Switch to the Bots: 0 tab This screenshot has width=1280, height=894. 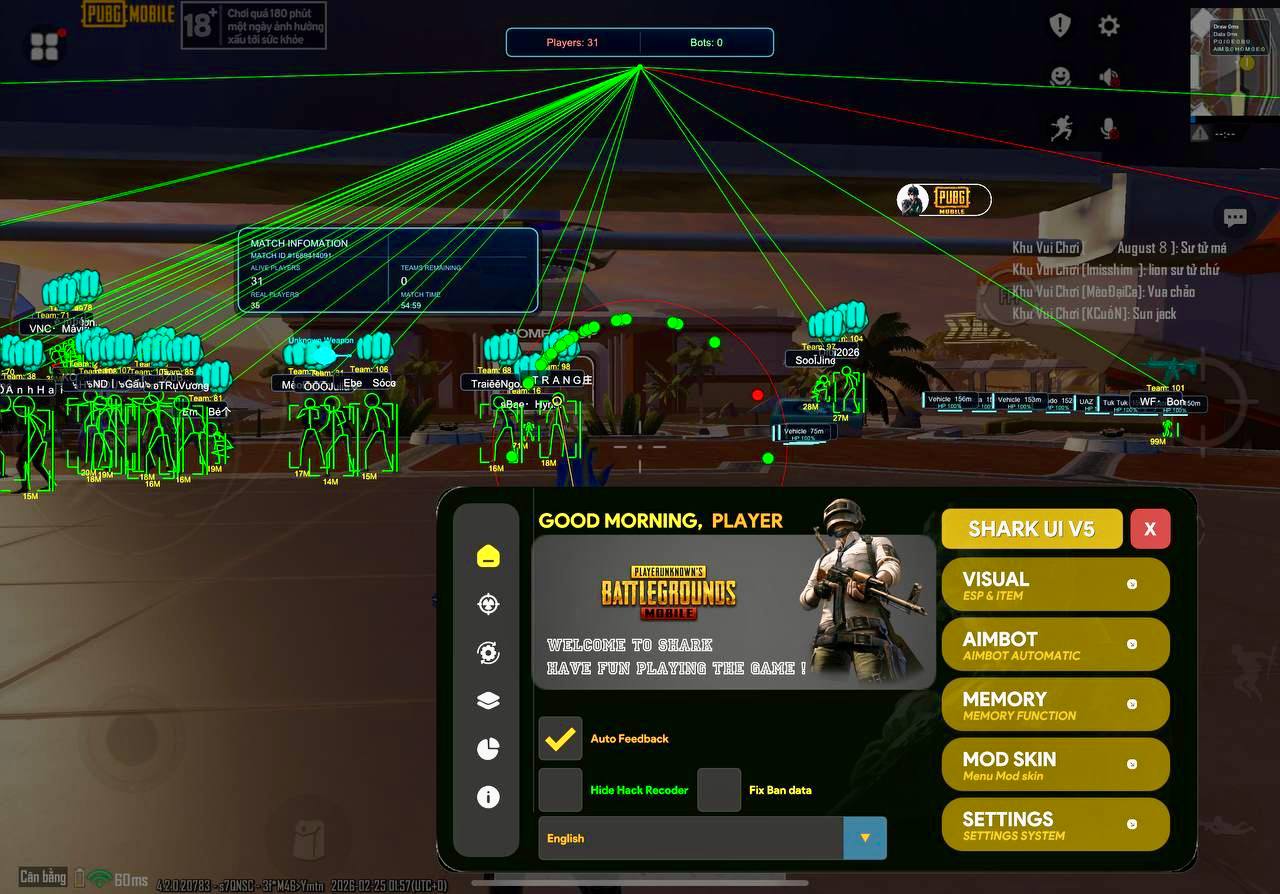point(707,42)
